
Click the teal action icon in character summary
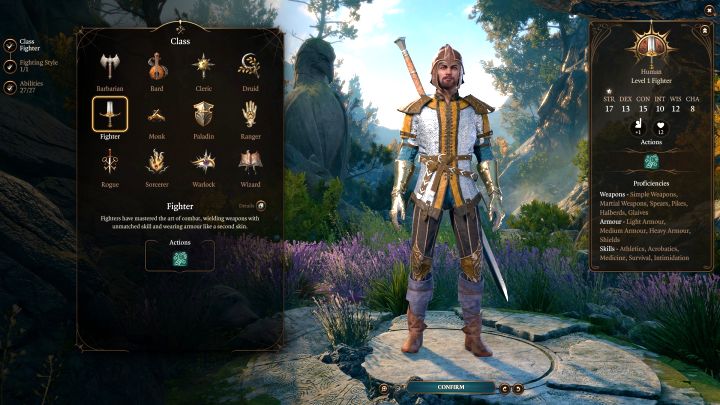(x=651, y=161)
